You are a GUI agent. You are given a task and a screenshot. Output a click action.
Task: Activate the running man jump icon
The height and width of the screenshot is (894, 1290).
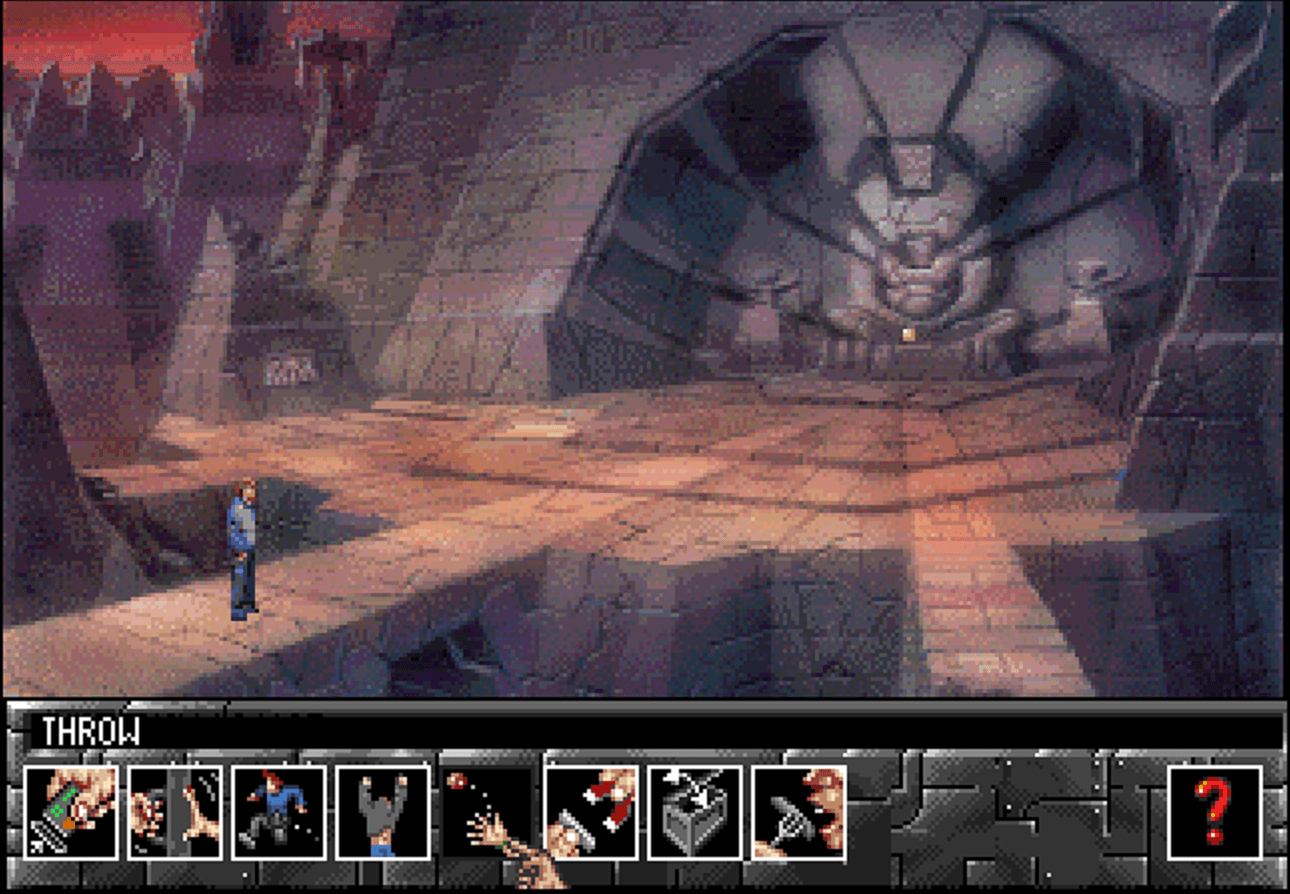[279, 812]
